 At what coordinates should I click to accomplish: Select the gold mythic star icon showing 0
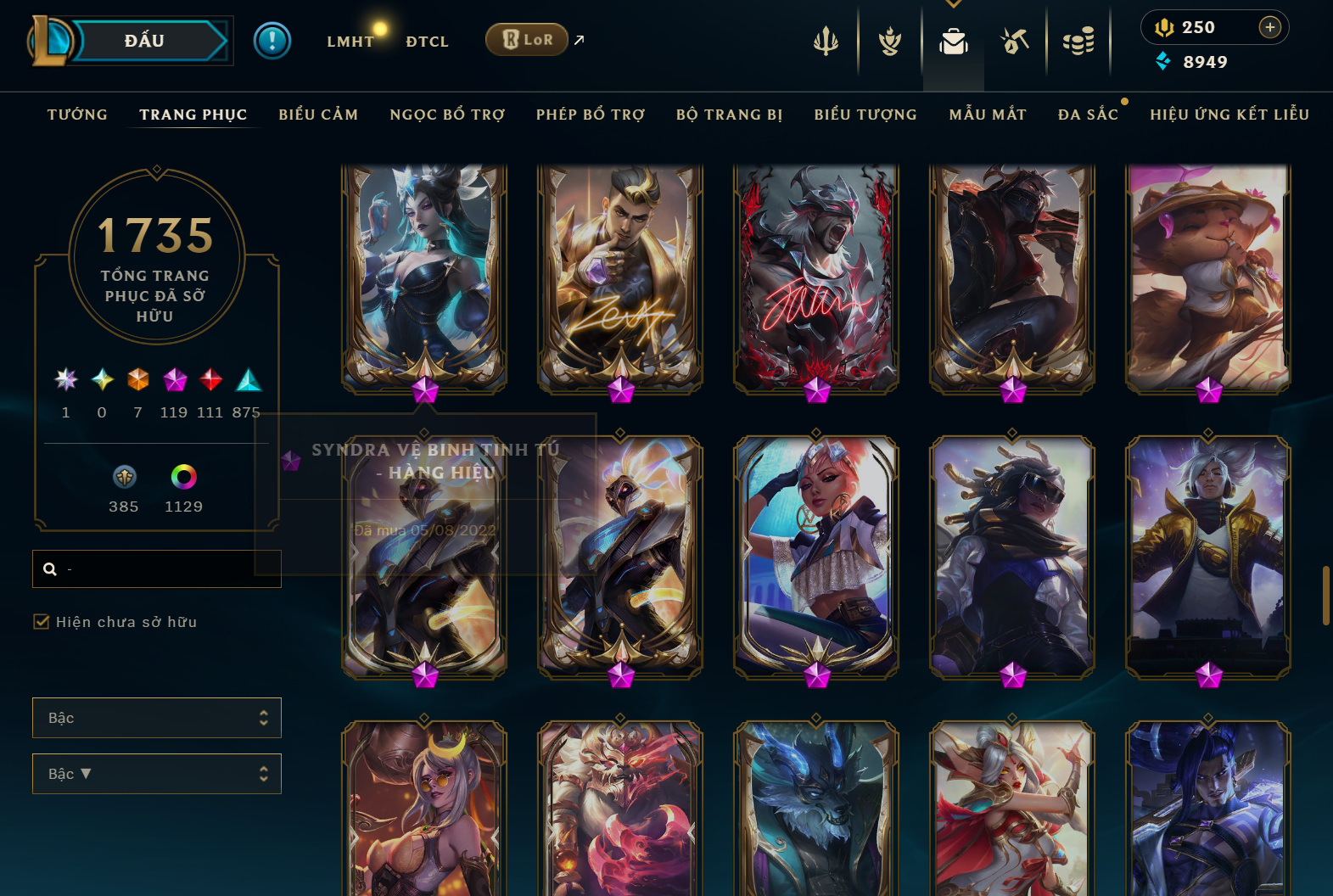pos(101,380)
